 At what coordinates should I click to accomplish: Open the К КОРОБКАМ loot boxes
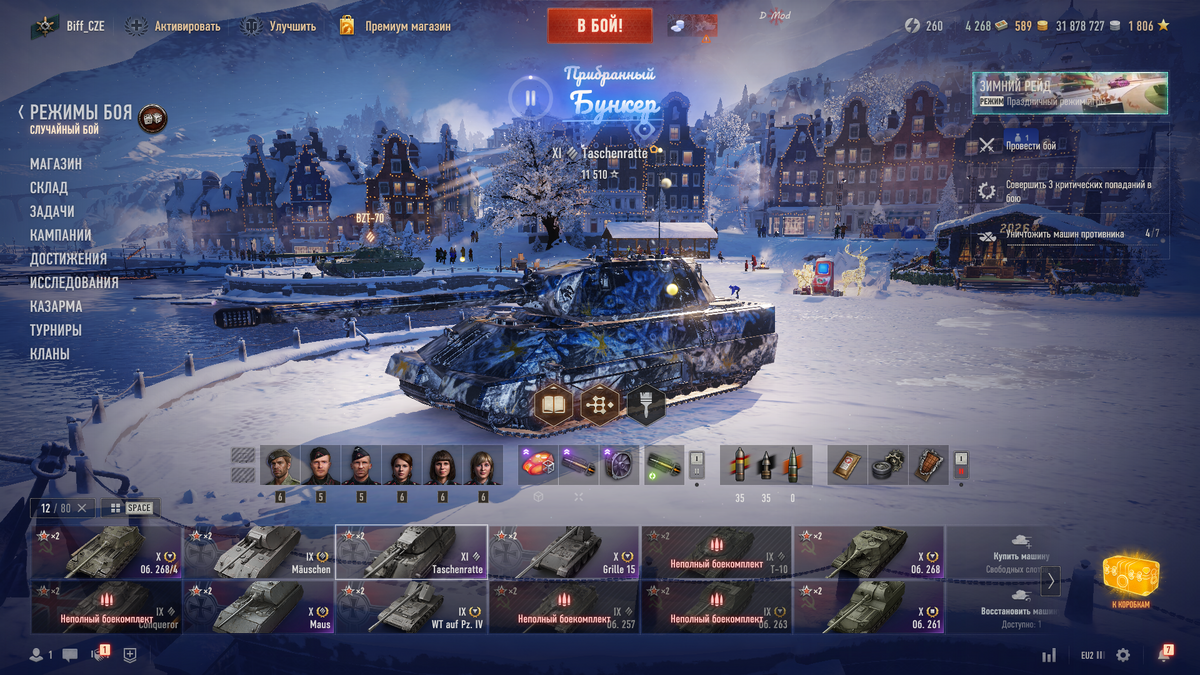pos(1131,579)
